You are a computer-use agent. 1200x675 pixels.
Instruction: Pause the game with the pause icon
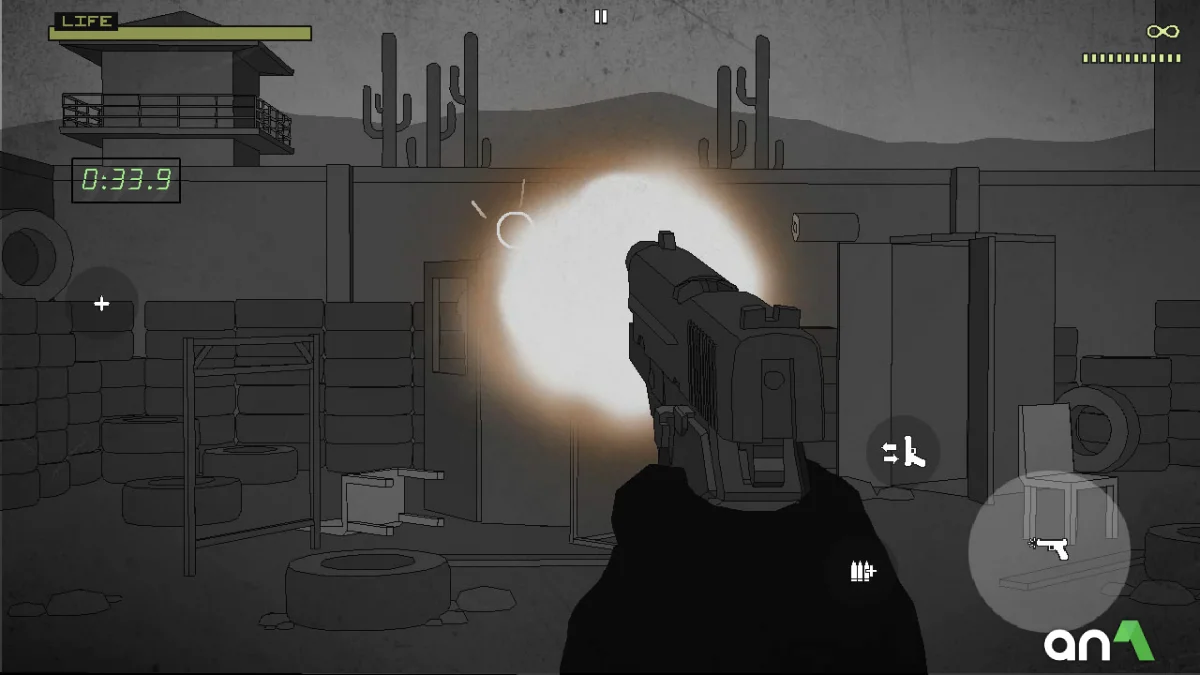pos(601,16)
